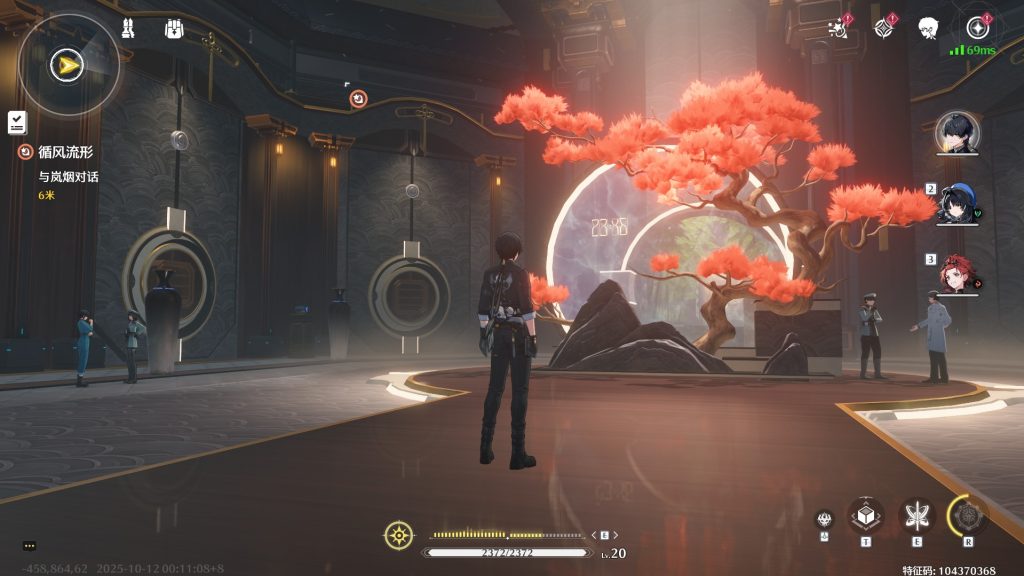Select the dark-haired active character portrait
This screenshot has width=1024, height=576.
click(x=957, y=133)
